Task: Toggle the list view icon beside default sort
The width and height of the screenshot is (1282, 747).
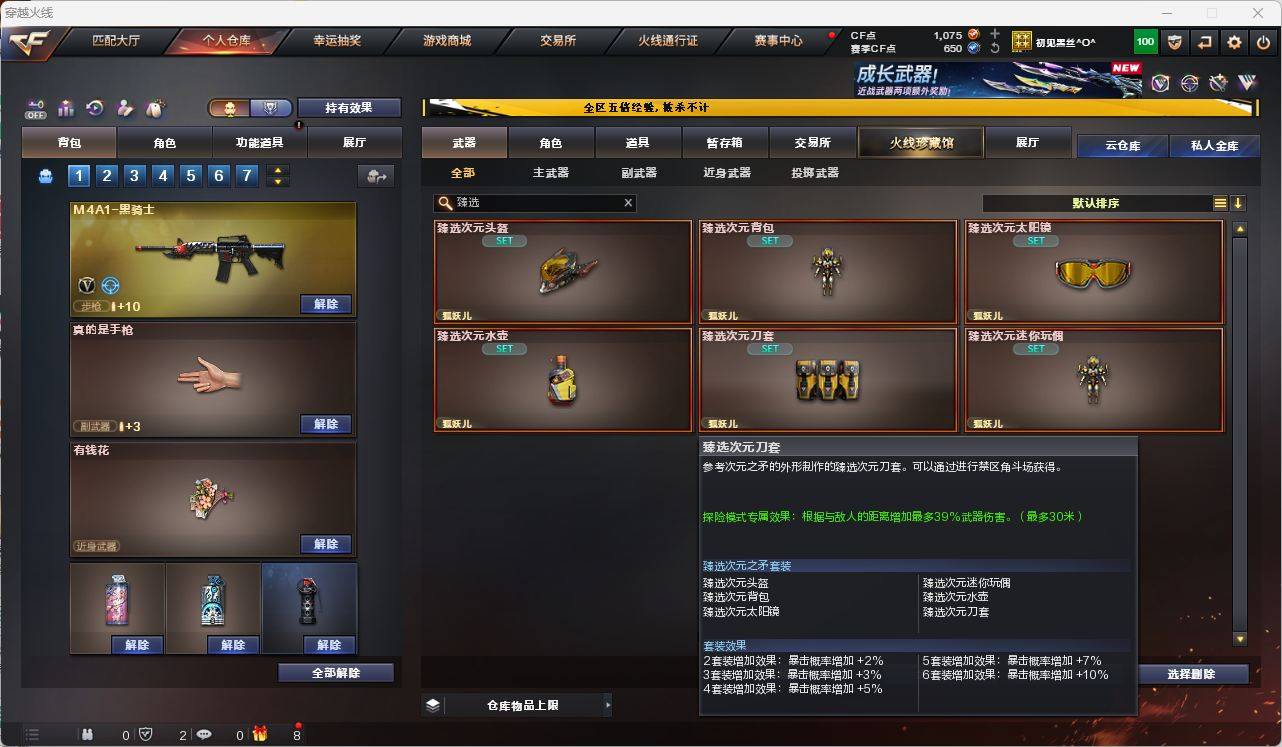Action: (x=1219, y=202)
